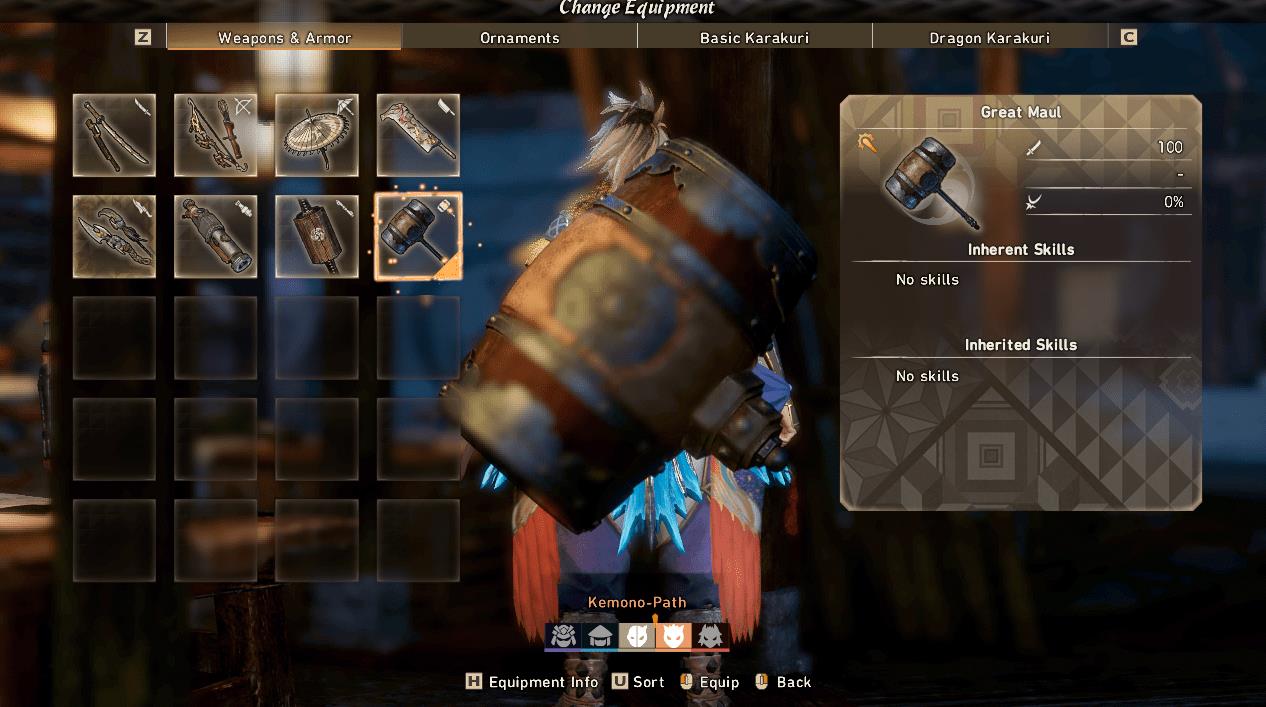Switch to the Ornaments tab
1266x707 pixels.
pyautogui.click(x=519, y=38)
